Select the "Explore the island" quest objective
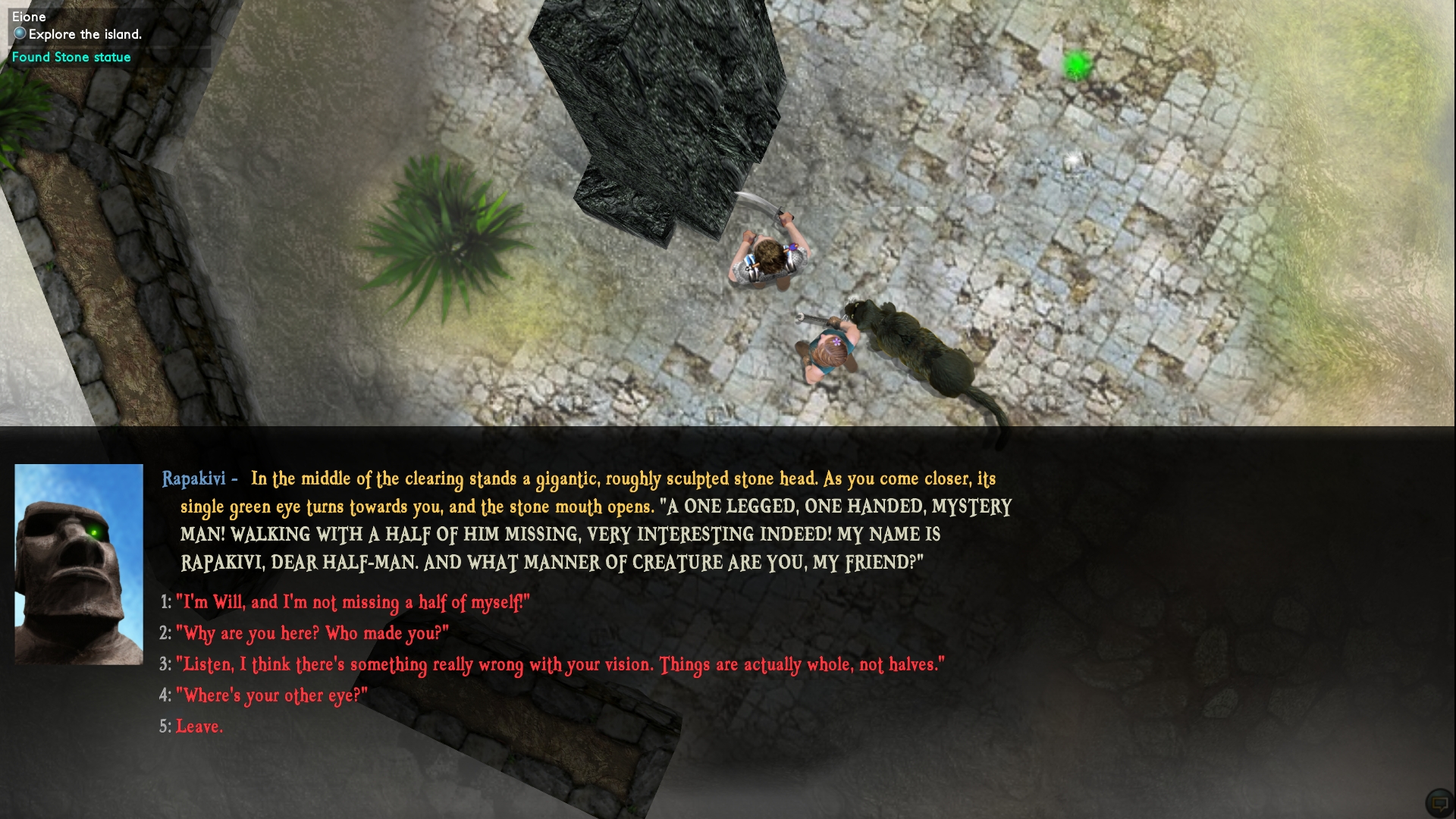 pos(84,34)
